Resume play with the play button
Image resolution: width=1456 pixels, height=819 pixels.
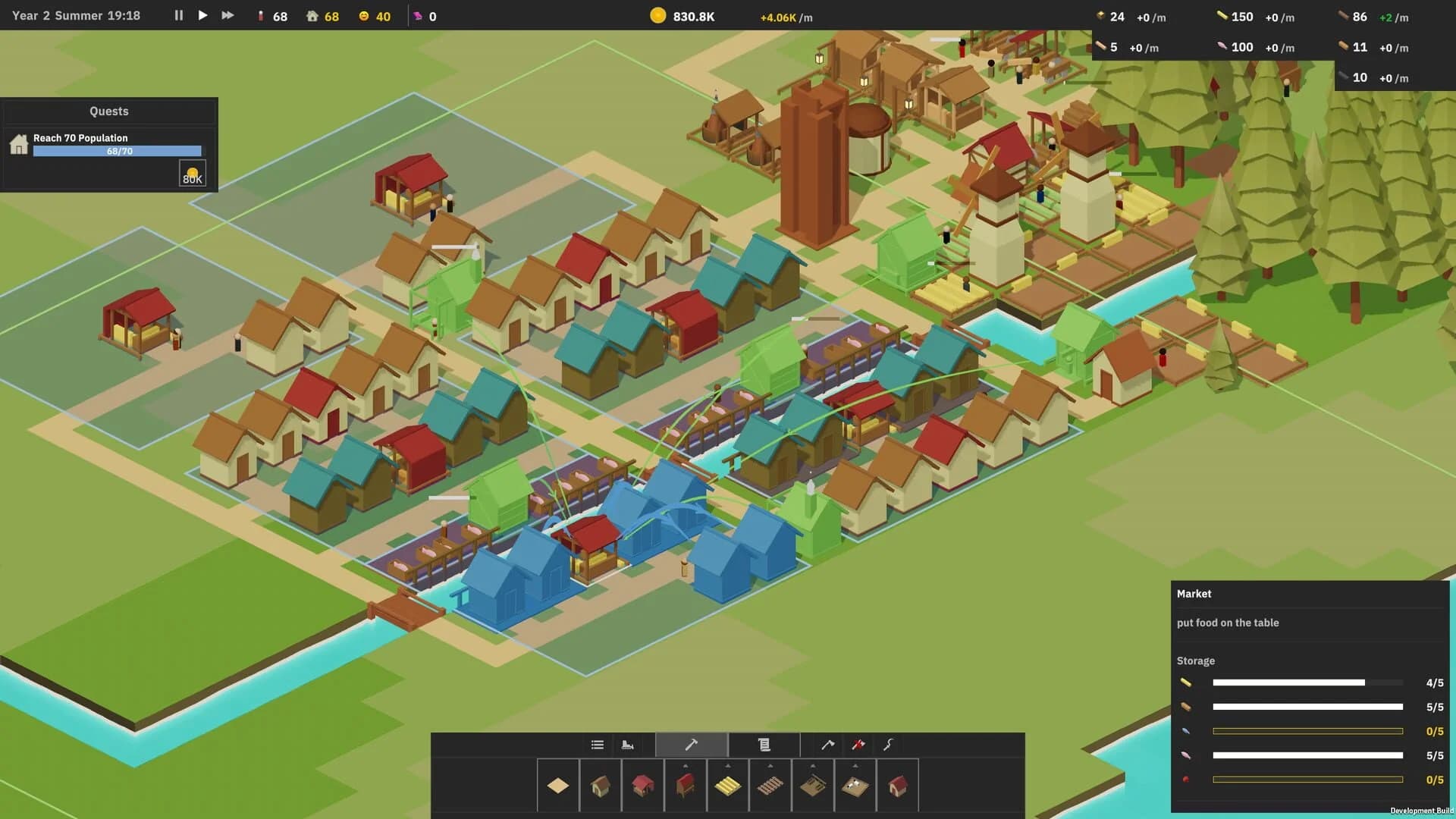click(202, 15)
